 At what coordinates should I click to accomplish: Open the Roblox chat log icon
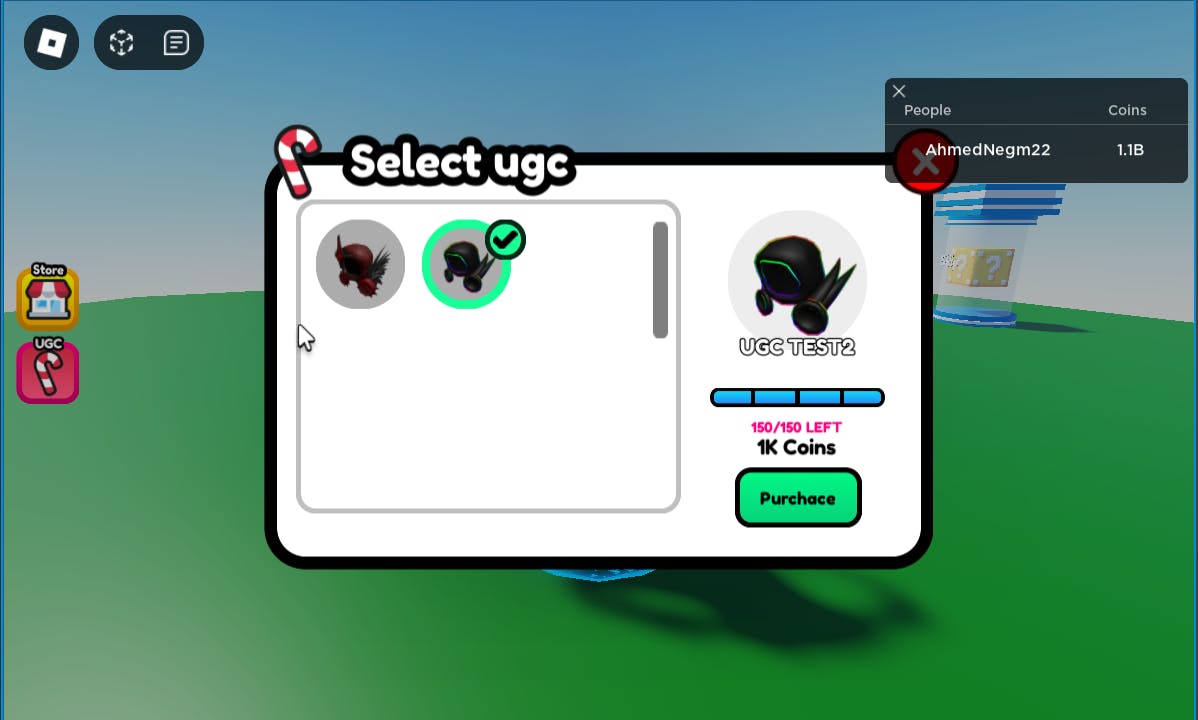coord(176,43)
